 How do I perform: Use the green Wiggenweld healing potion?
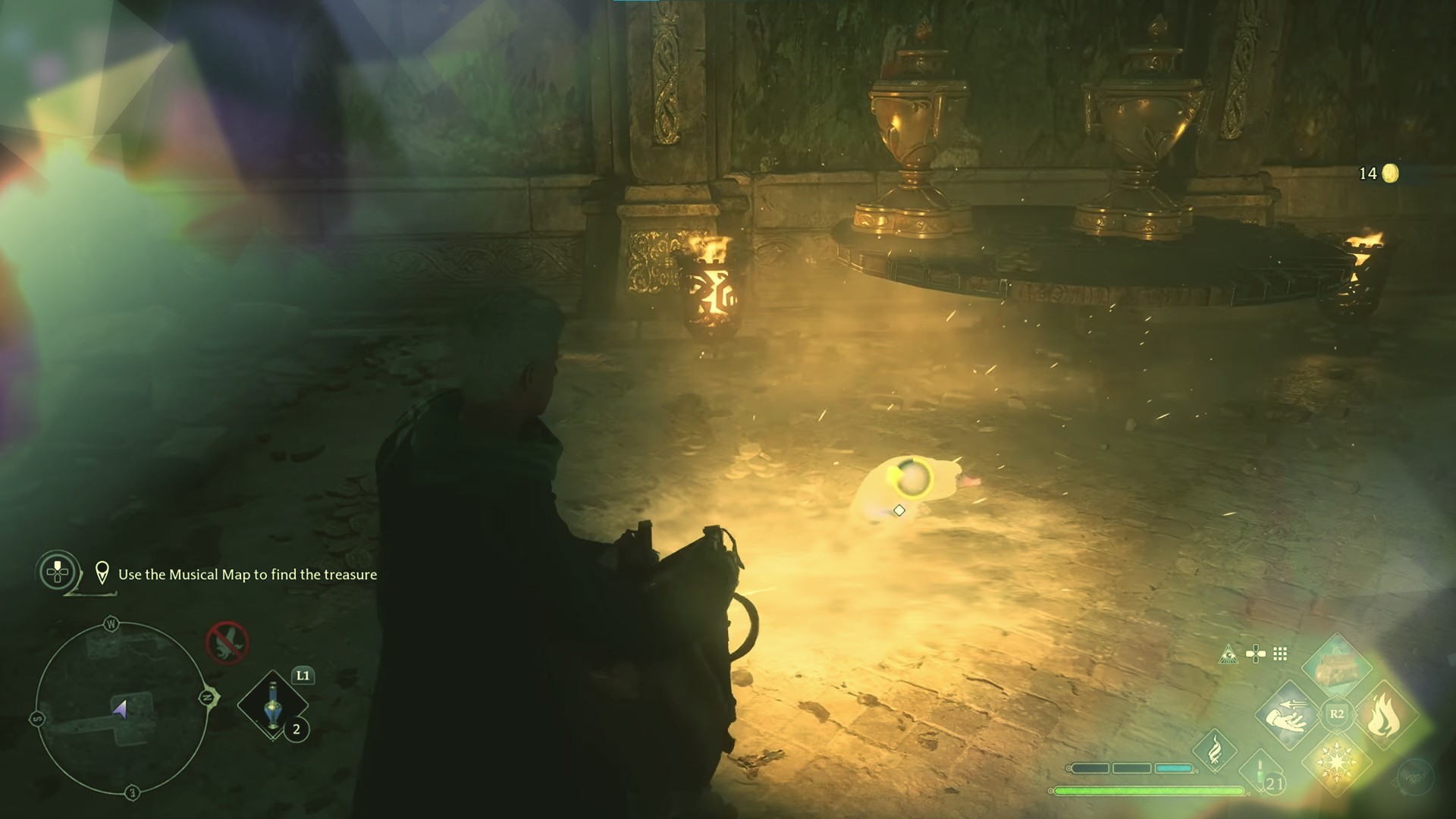click(1261, 773)
